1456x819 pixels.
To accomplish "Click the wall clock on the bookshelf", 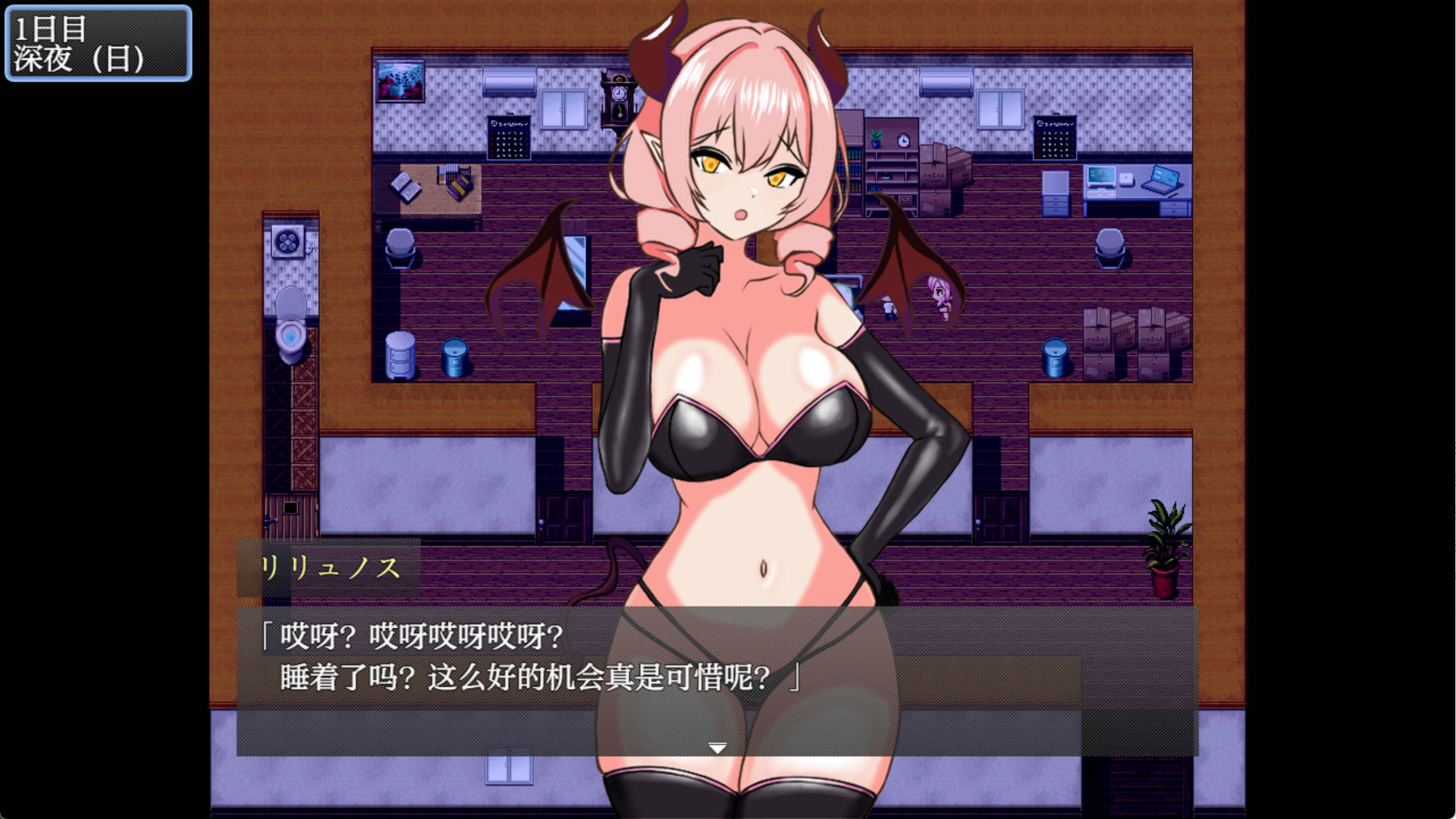I will point(902,140).
